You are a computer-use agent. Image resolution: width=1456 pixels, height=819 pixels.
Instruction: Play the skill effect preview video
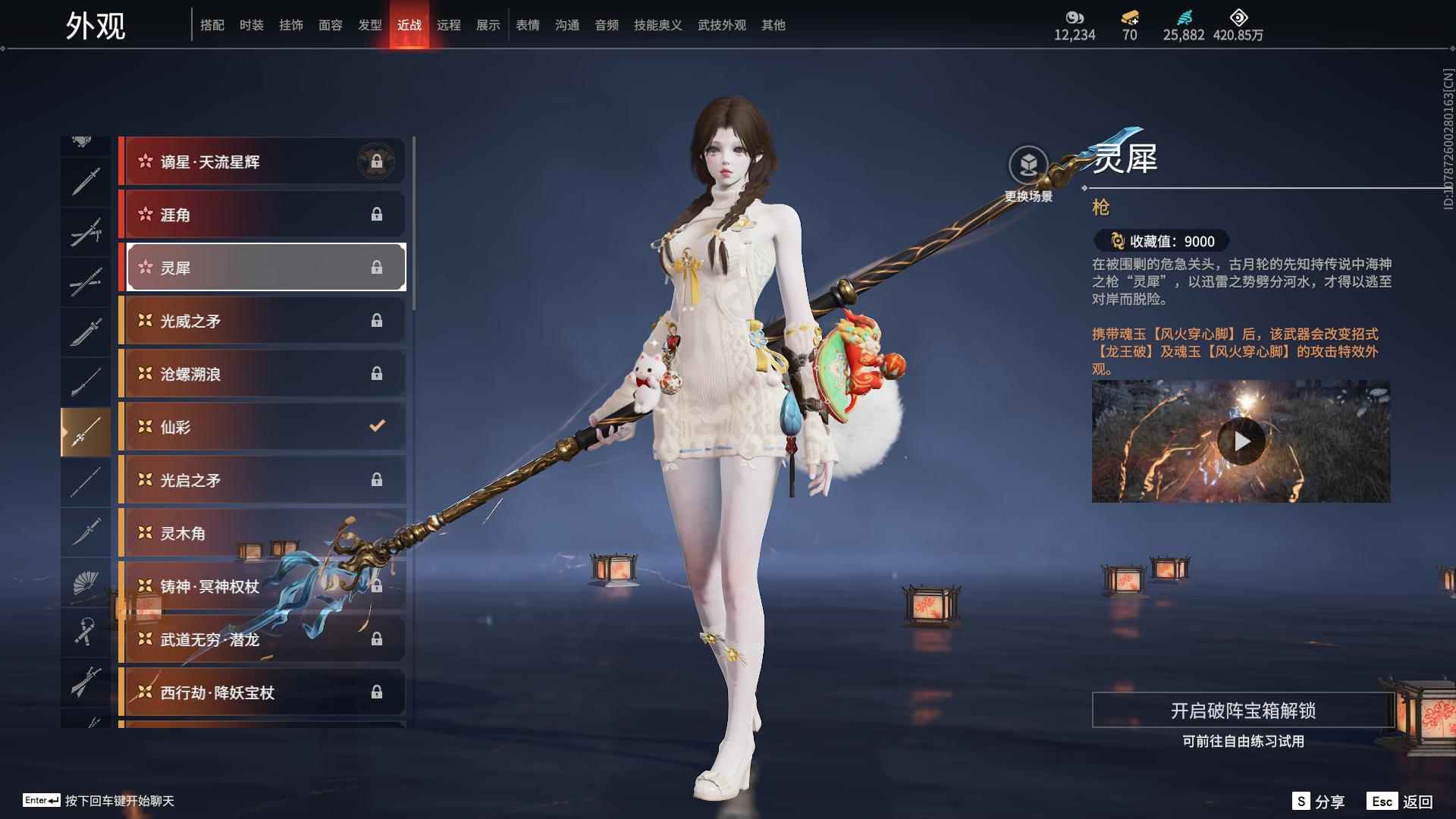click(x=1241, y=441)
